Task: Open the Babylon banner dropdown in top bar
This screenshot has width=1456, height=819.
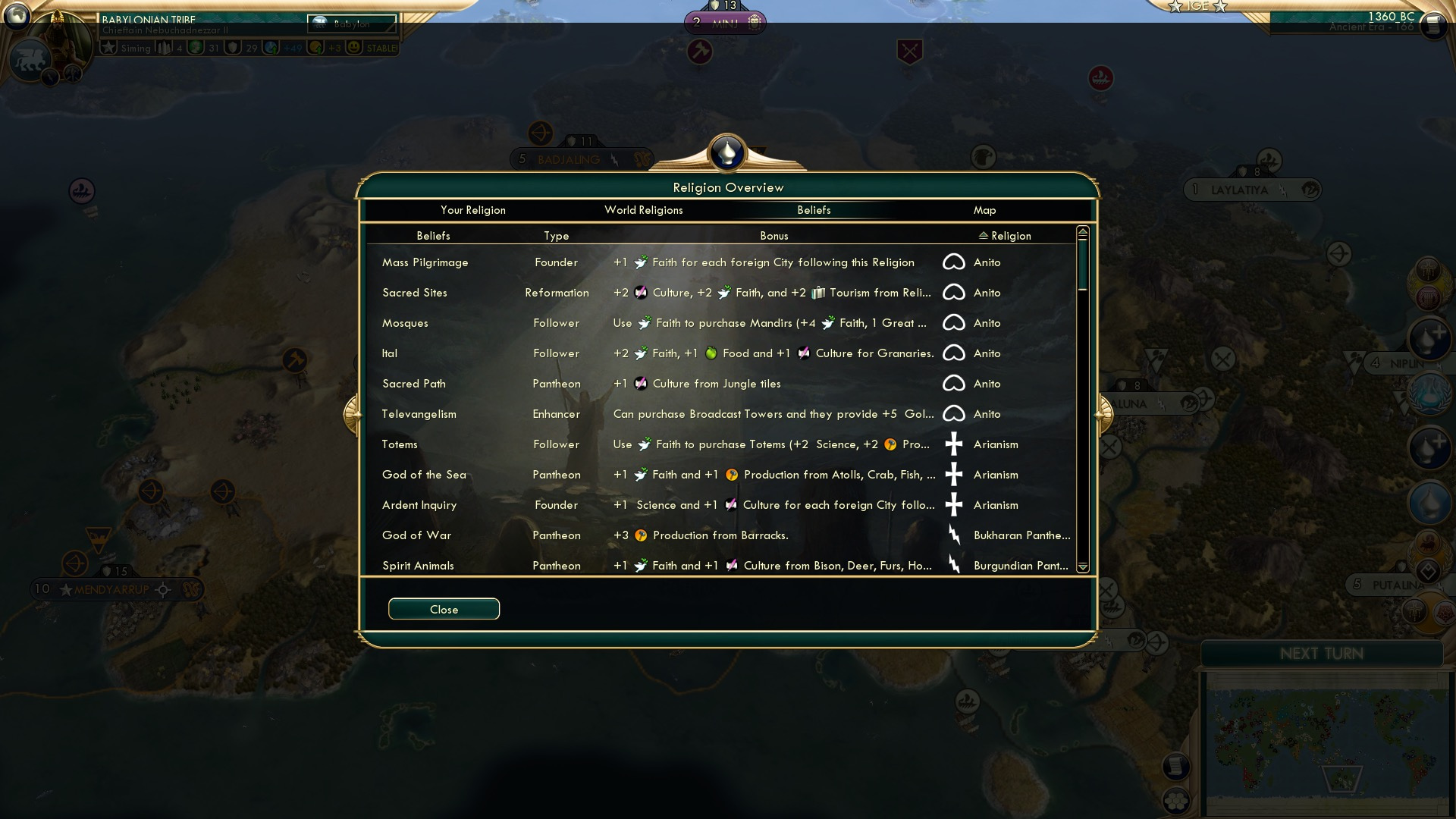Action: (350, 23)
